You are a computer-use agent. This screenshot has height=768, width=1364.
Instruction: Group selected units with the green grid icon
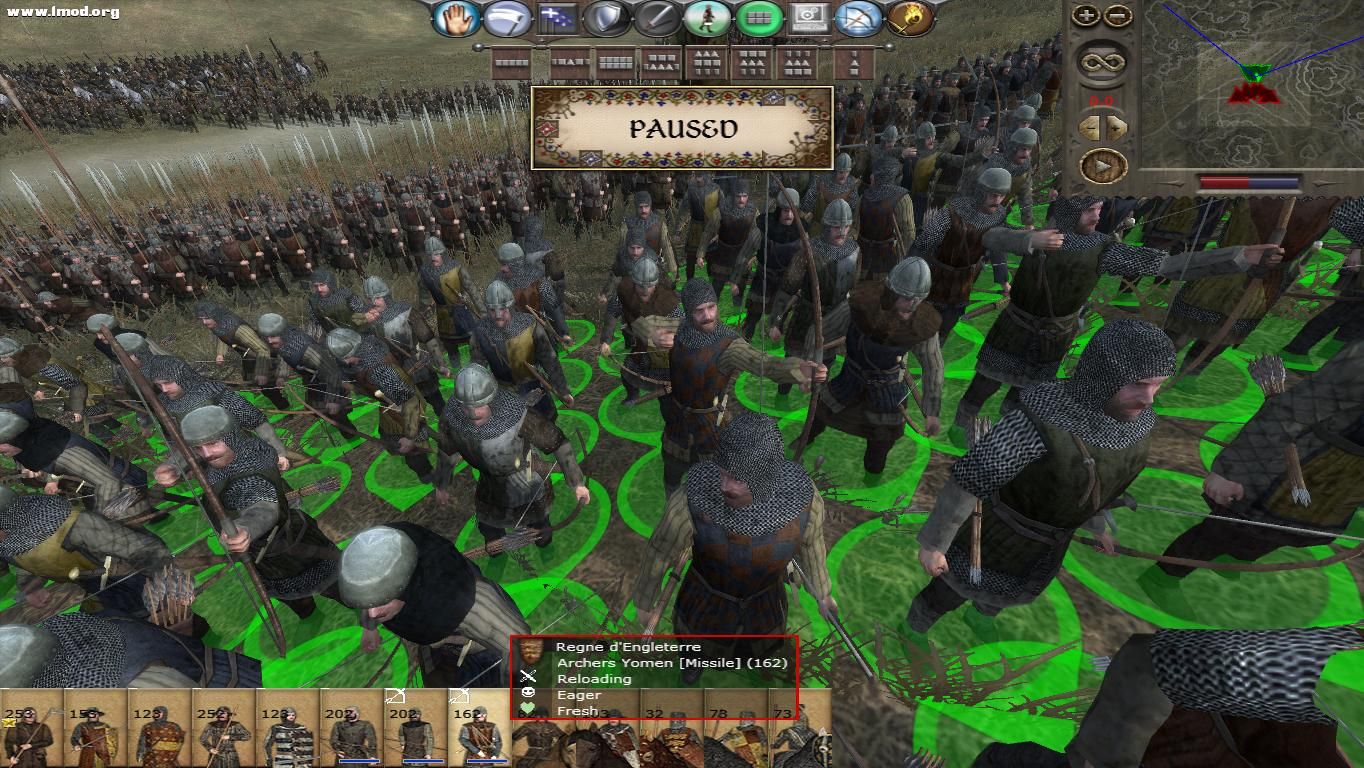757,17
